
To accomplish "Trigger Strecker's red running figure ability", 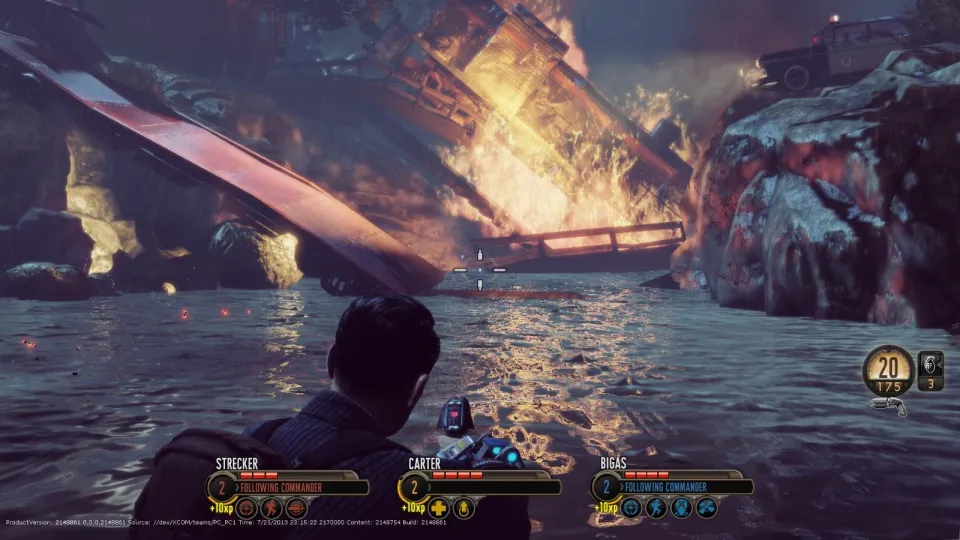I will pyautogui.click(x=271, y=508).
